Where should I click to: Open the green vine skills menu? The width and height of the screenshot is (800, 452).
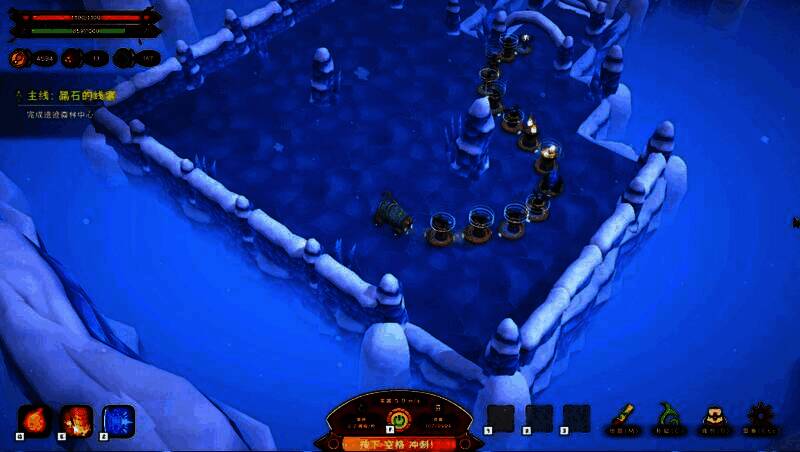666,415
